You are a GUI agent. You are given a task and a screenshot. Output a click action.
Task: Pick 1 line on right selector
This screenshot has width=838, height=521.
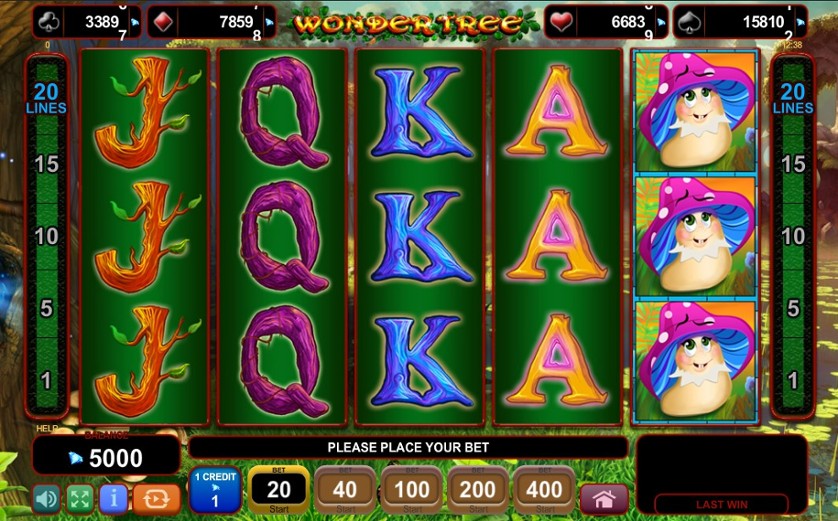point(793,381)
